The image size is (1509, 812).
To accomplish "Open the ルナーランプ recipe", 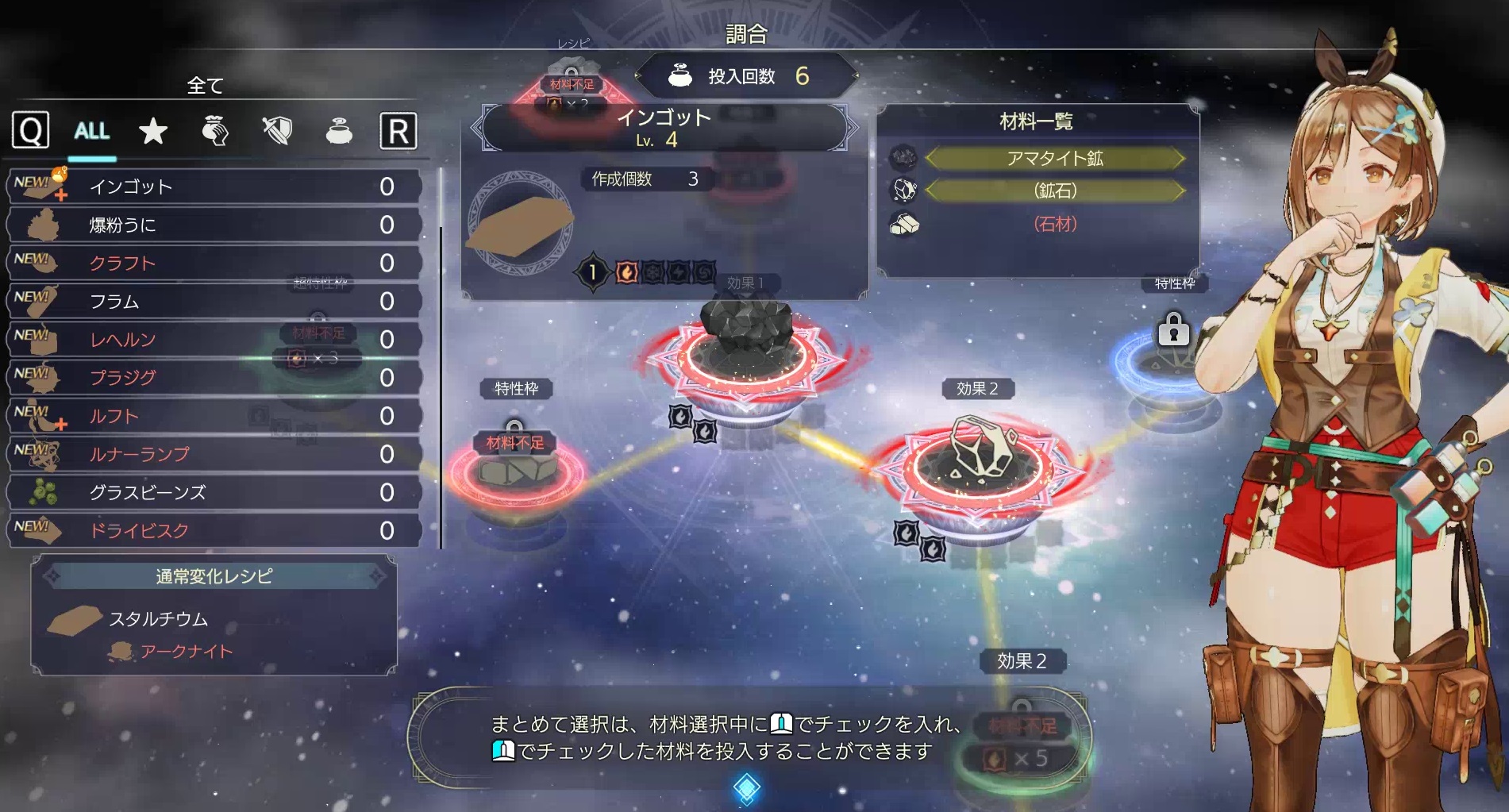I will coord(213,454).
